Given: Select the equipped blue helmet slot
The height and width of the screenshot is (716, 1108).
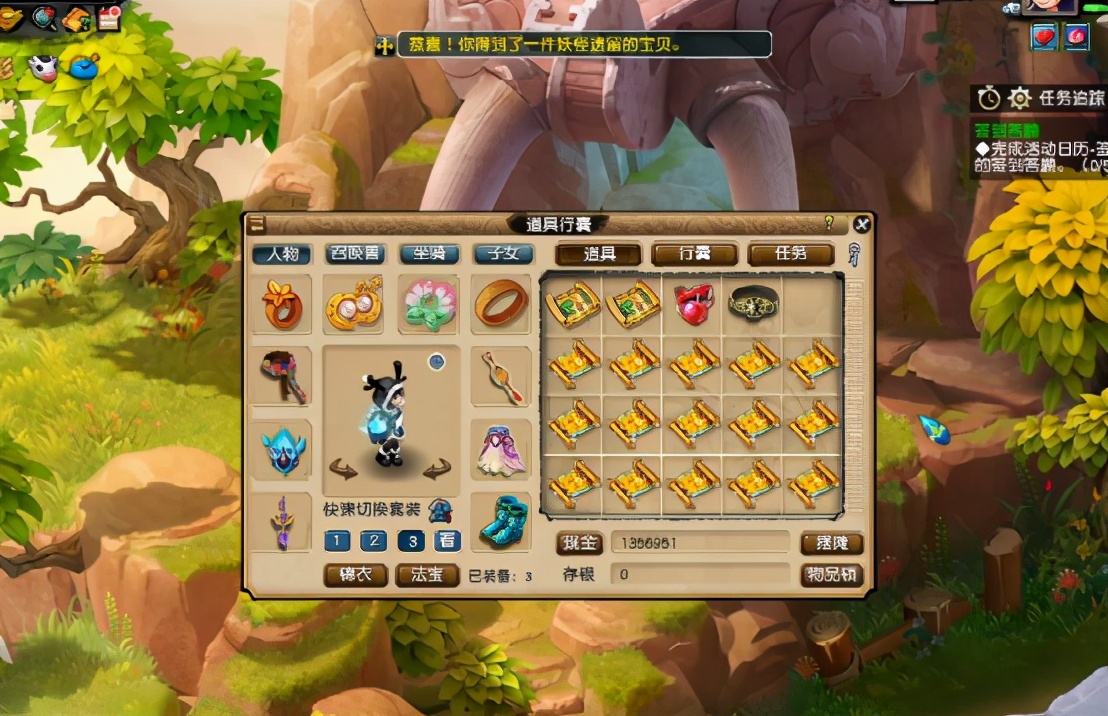Looking at the screenshot, I should click(x=282, y=450).
